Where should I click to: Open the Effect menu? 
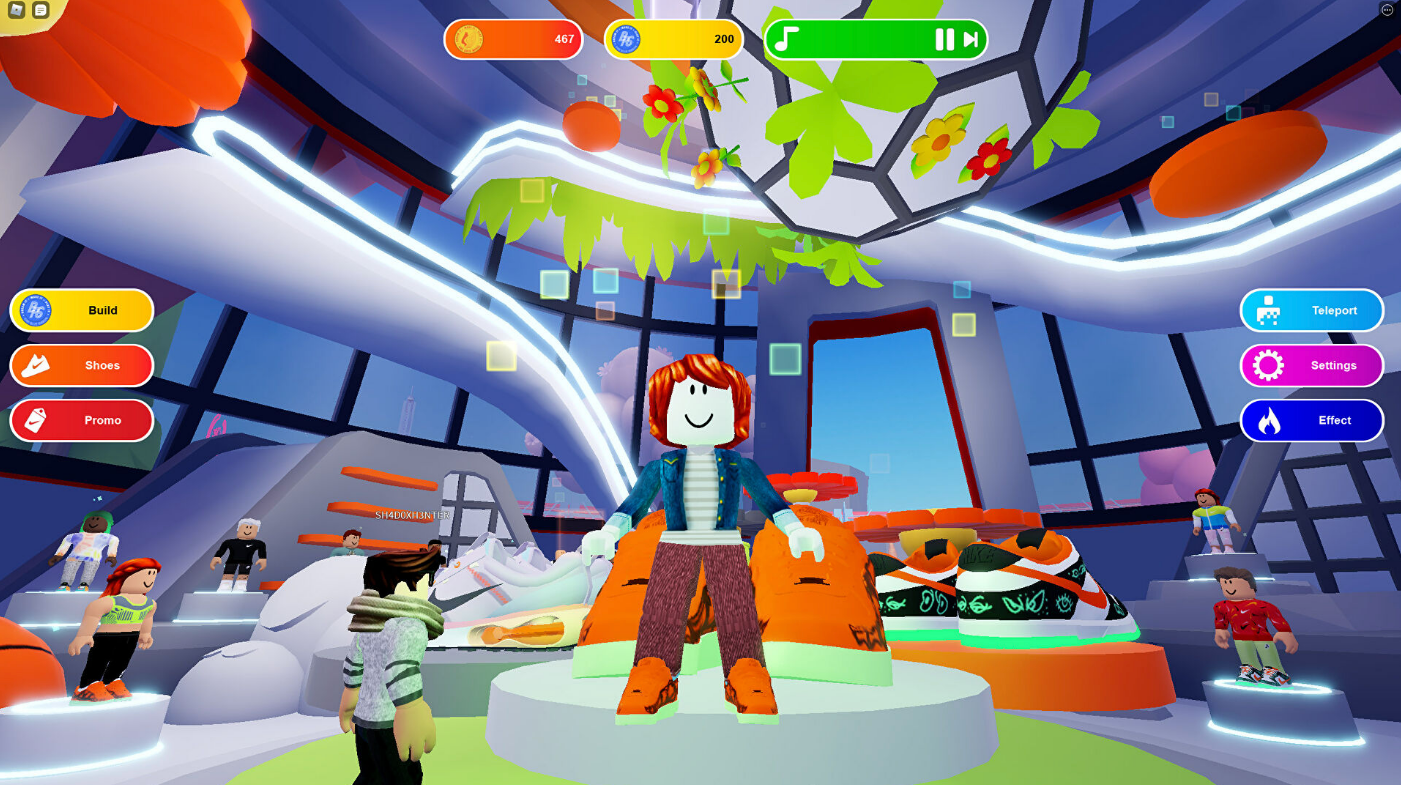(x=1312, y=421)
